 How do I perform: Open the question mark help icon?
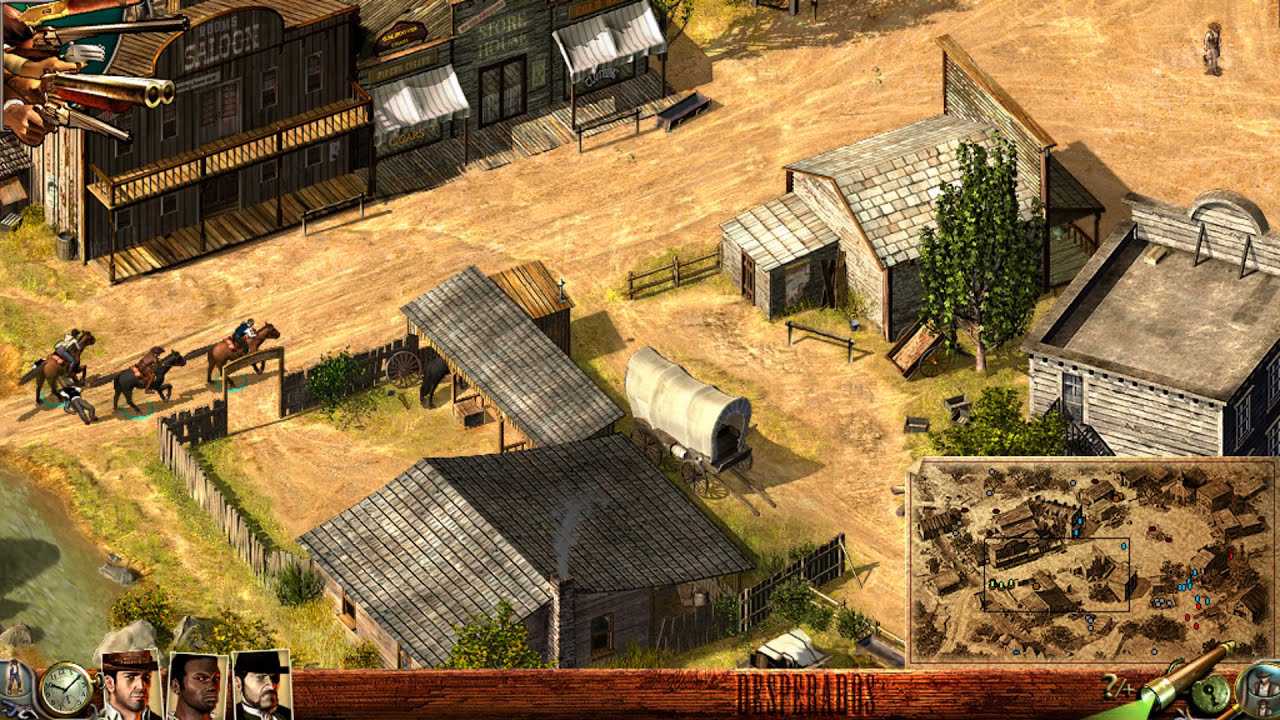(1112, 687)
